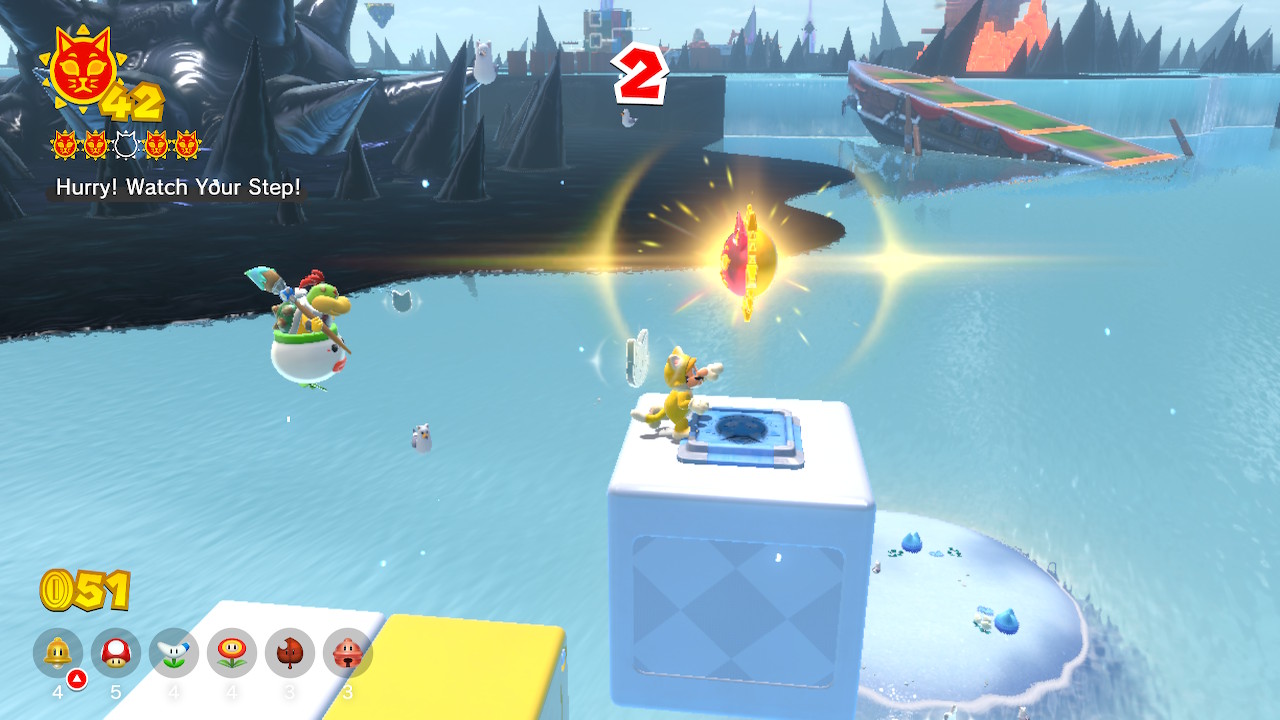Pick the Boomerang Flower reserve slot
The image size is (1280, 720).
pos(174,653)
